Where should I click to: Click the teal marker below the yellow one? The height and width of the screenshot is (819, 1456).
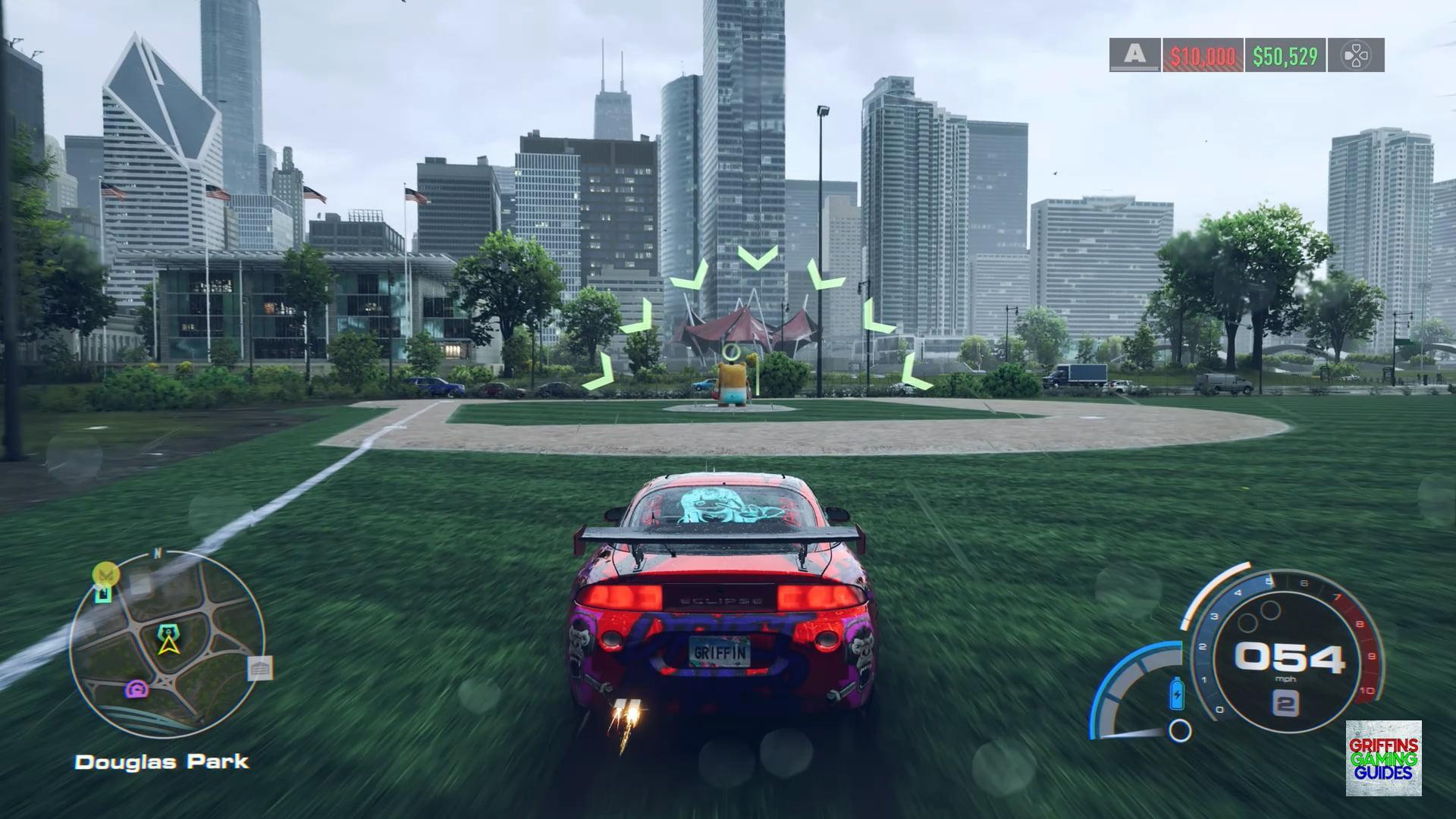[x=102, y=594]
